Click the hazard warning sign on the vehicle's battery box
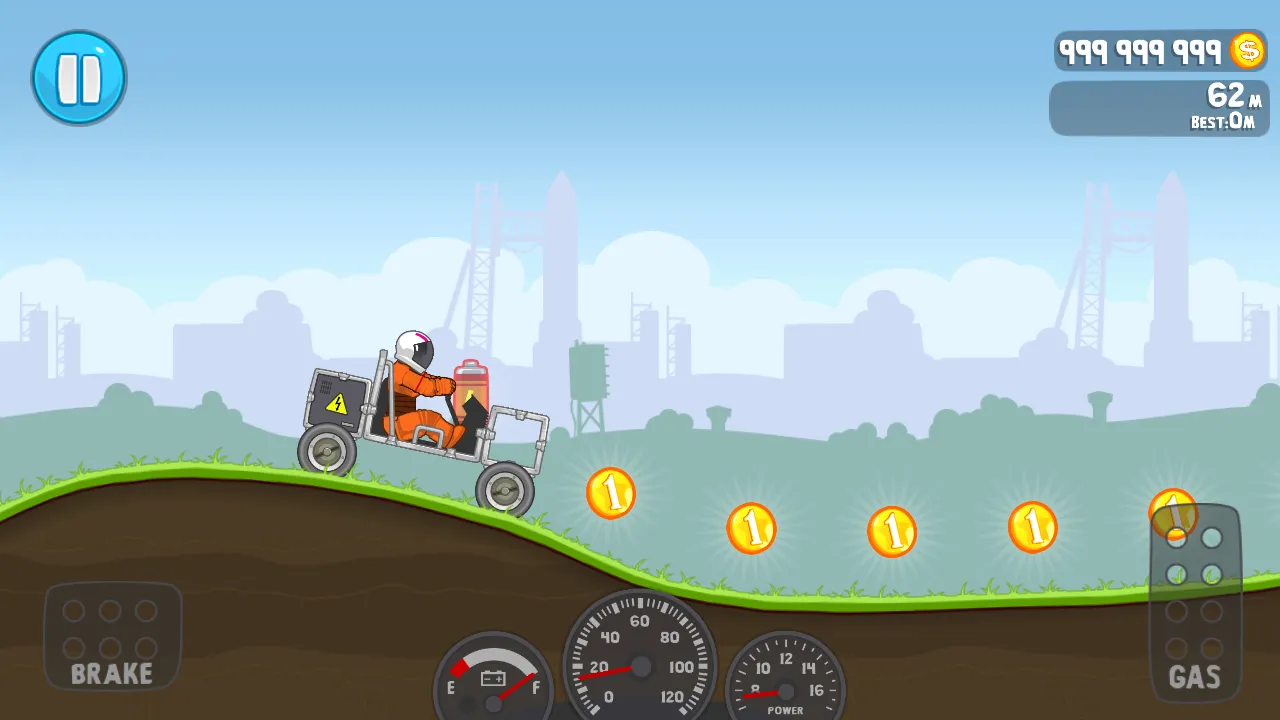Image resolution: width=1280 pixels, height=720 pixels. pos(338,403)
